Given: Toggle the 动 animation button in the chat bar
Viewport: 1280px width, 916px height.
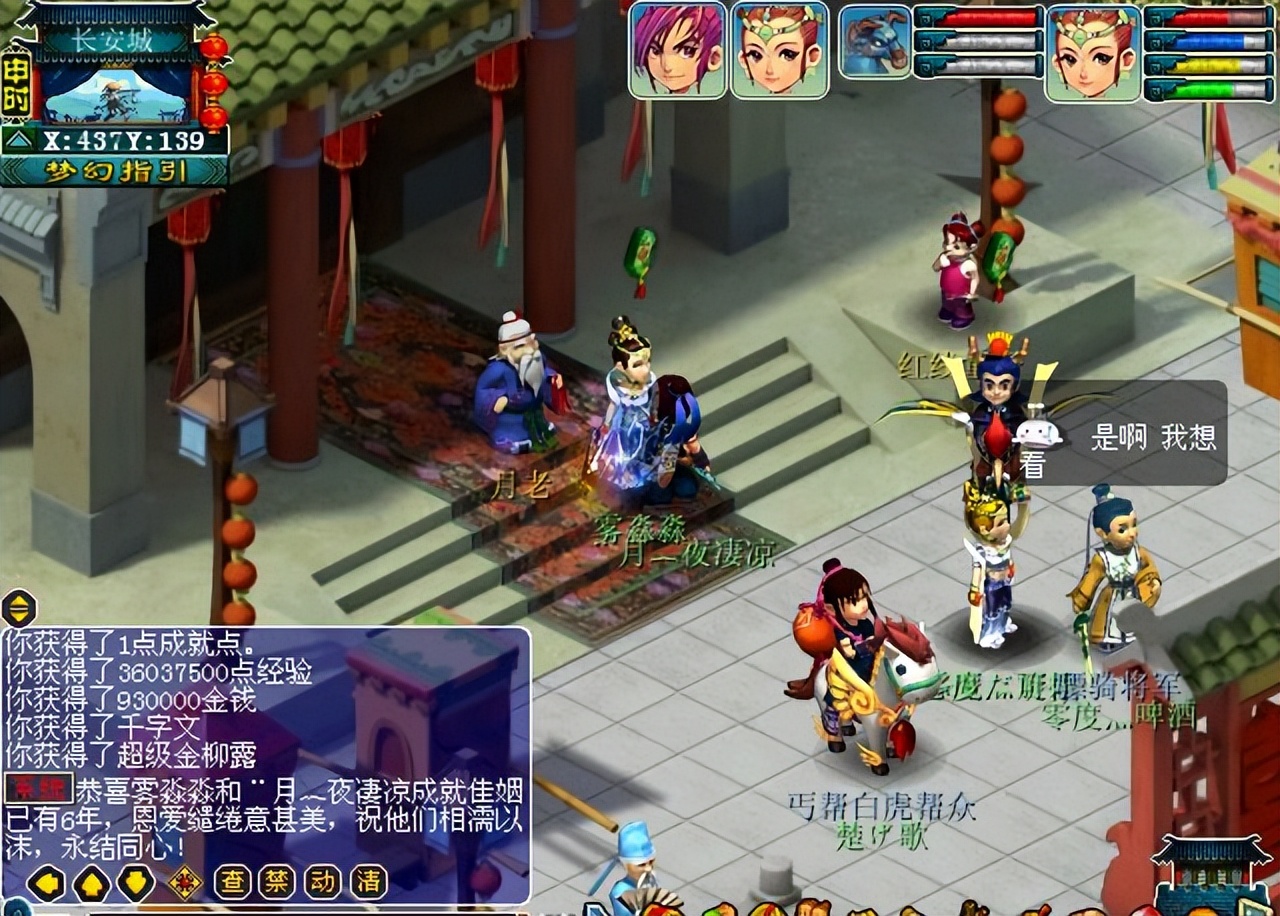Looking at the screenshot, I should pos(324,882).
